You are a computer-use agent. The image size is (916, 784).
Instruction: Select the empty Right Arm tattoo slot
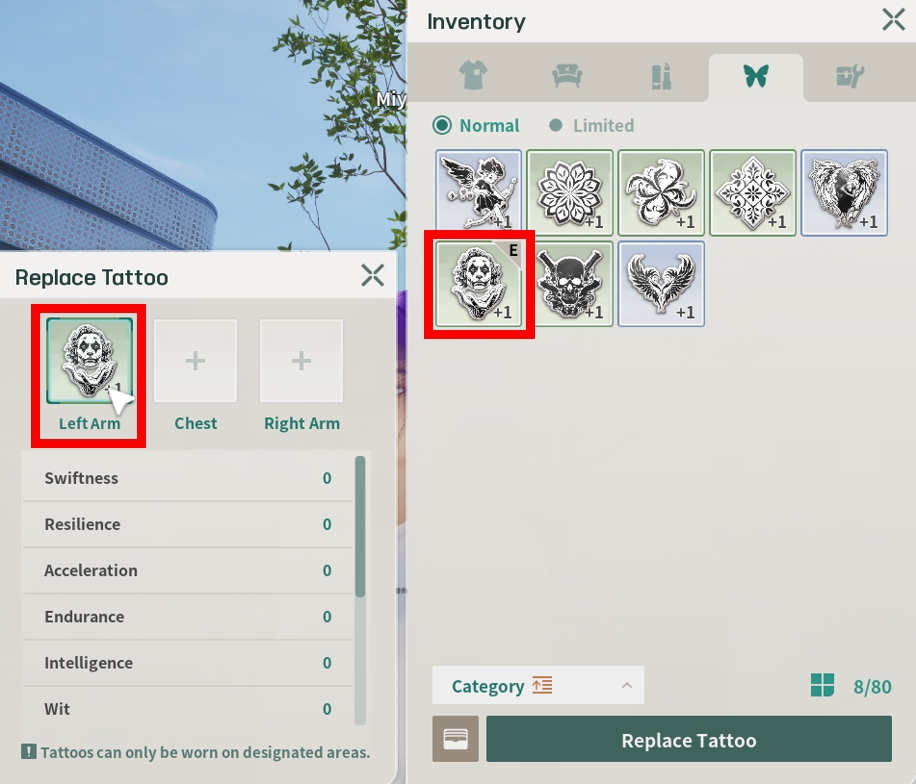click(x=301, y=362)
